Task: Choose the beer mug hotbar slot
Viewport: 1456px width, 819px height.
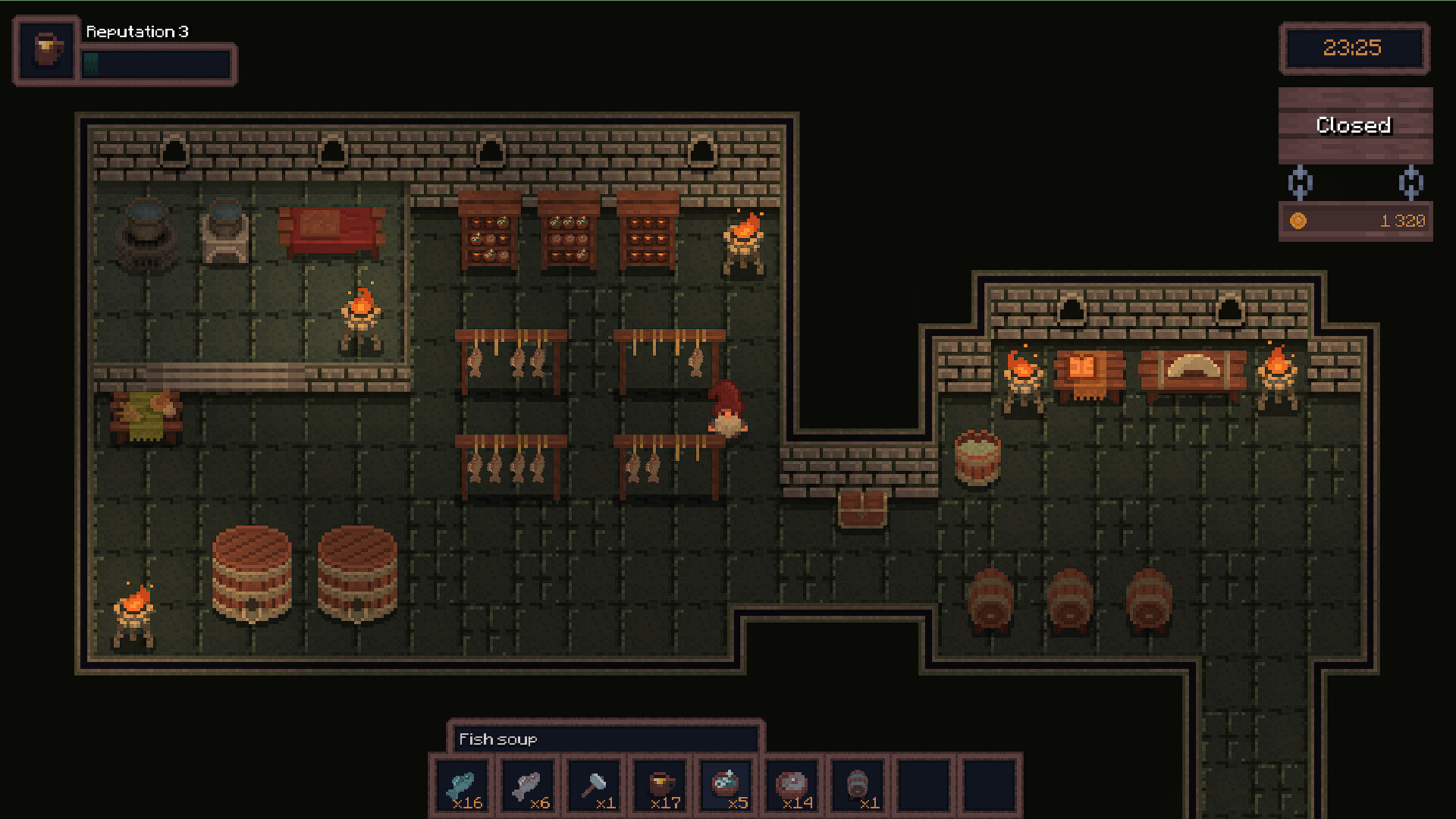Action: coord(661,787)
